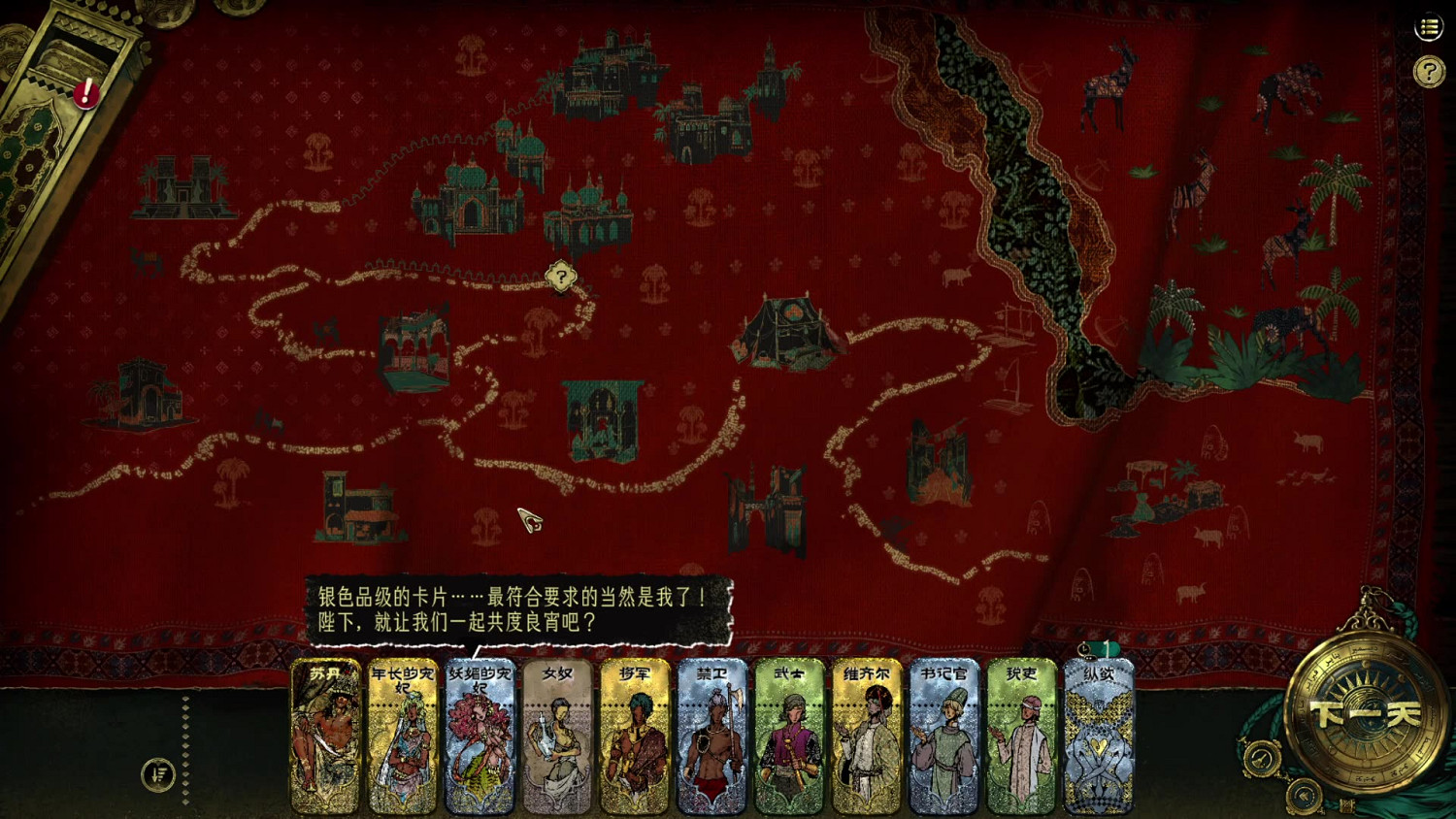Open the card sorting icon at bottom left
This screenshot has width=1456, height=819.
158,774
